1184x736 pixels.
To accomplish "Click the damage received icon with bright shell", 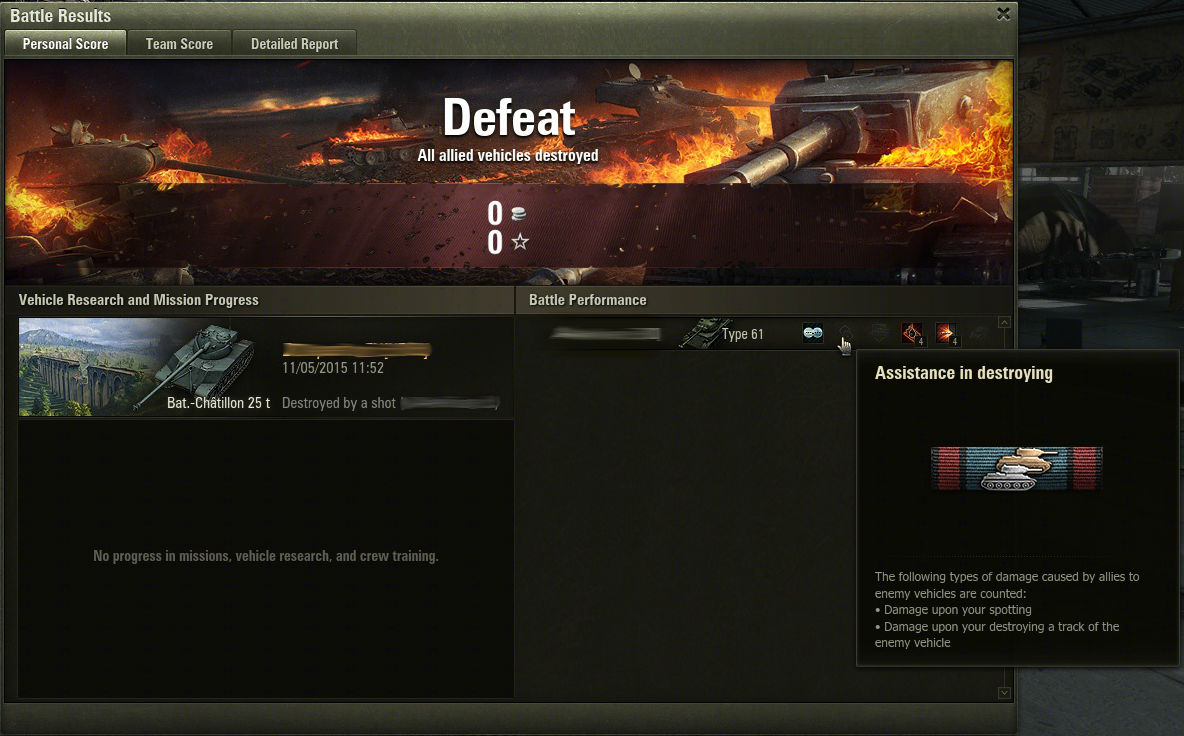I will (x=945, y=334).
